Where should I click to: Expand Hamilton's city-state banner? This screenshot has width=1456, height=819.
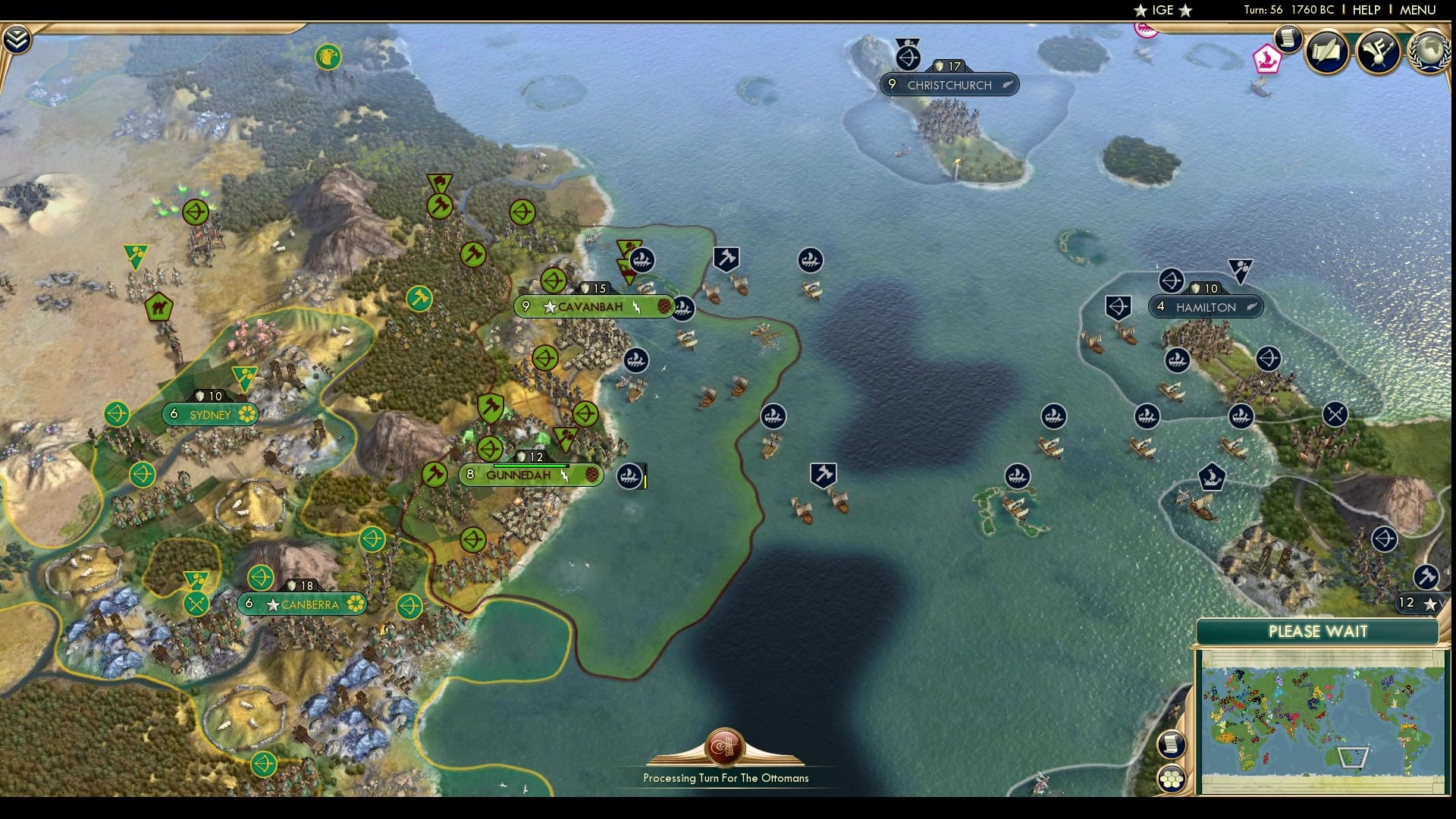[1206, 307]
